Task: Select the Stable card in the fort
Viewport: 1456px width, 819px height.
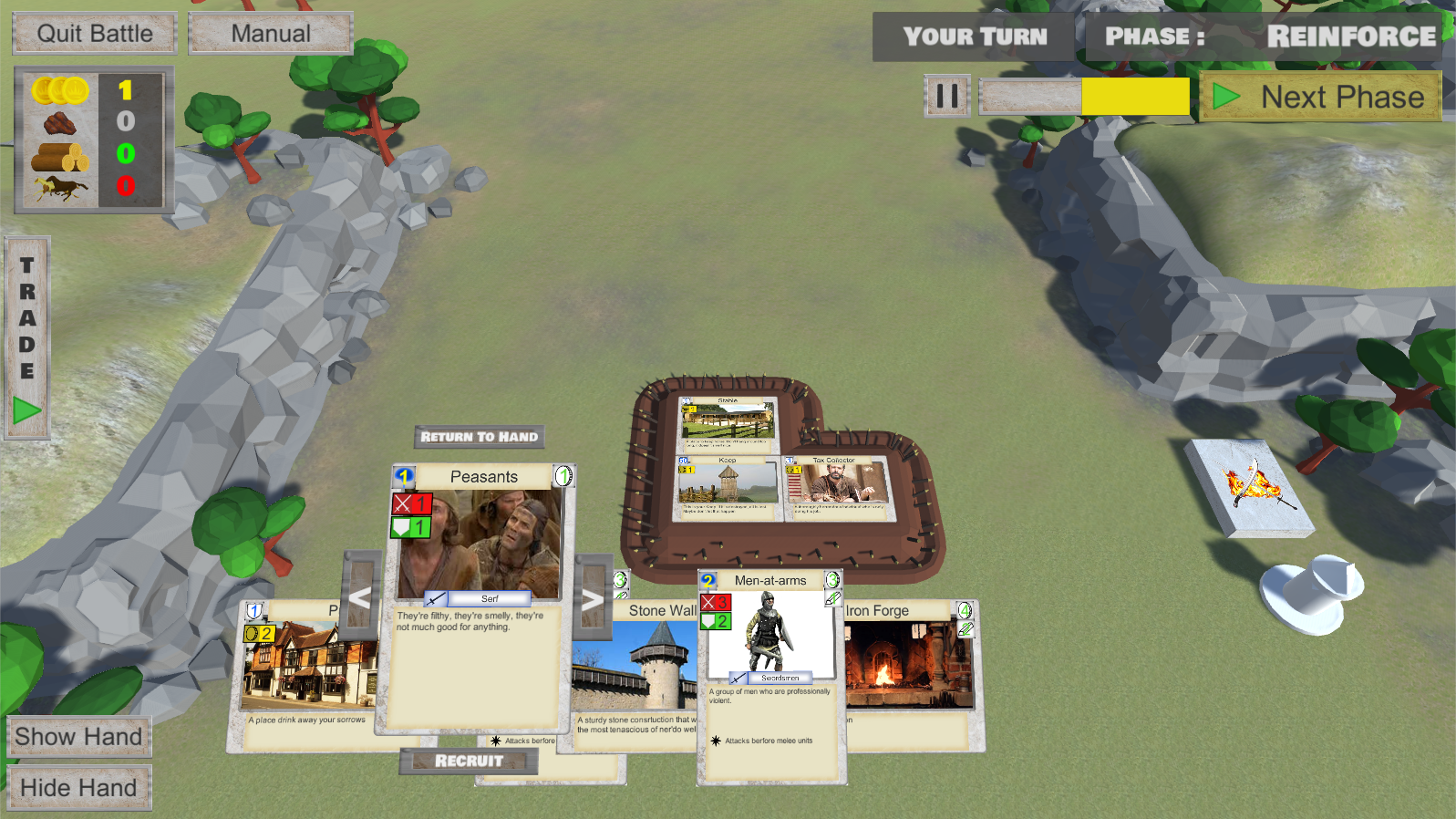Action: coord(728,423)
